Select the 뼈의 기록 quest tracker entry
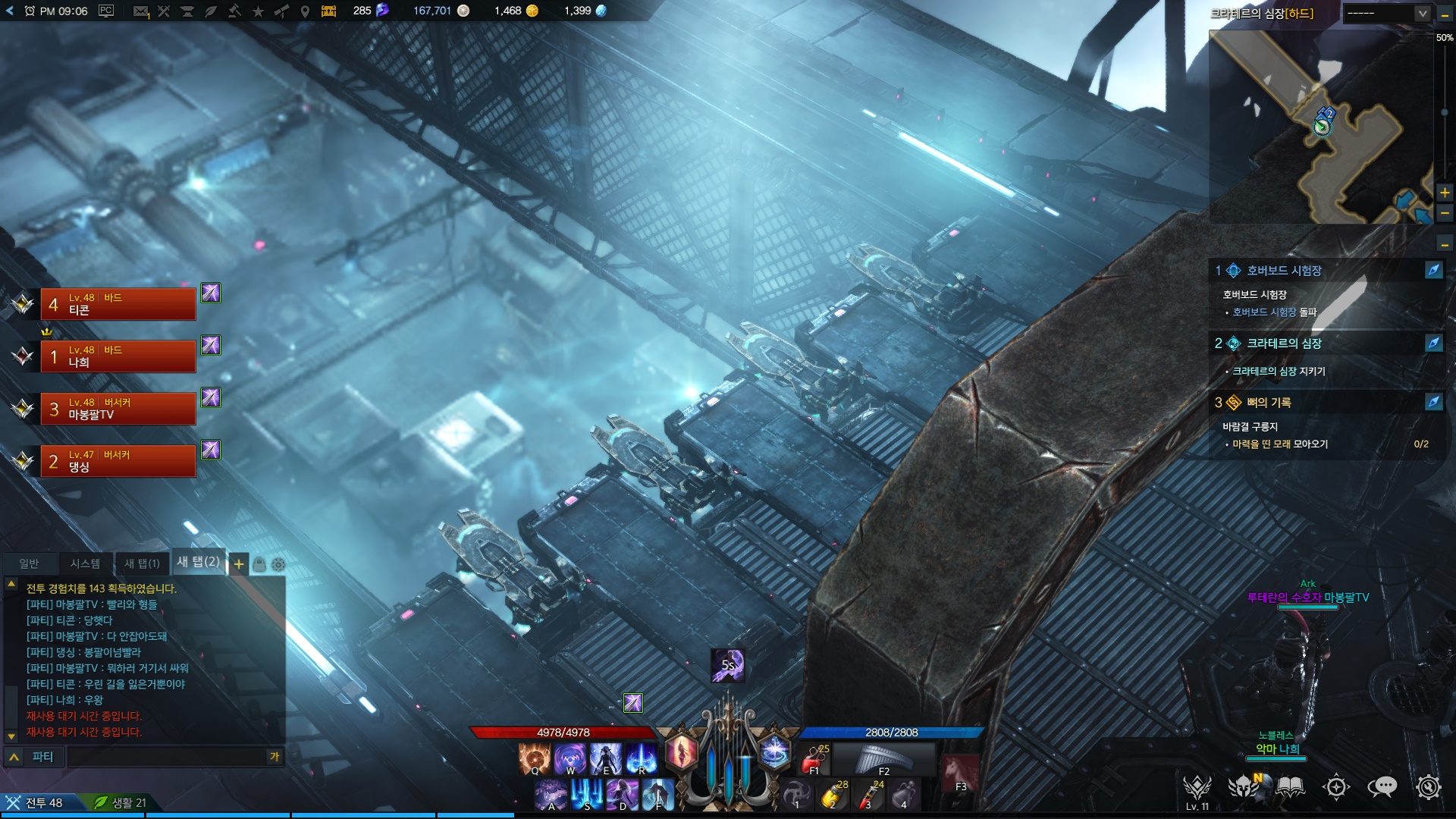The image size is (1456, 819). tap(1269, 403)
